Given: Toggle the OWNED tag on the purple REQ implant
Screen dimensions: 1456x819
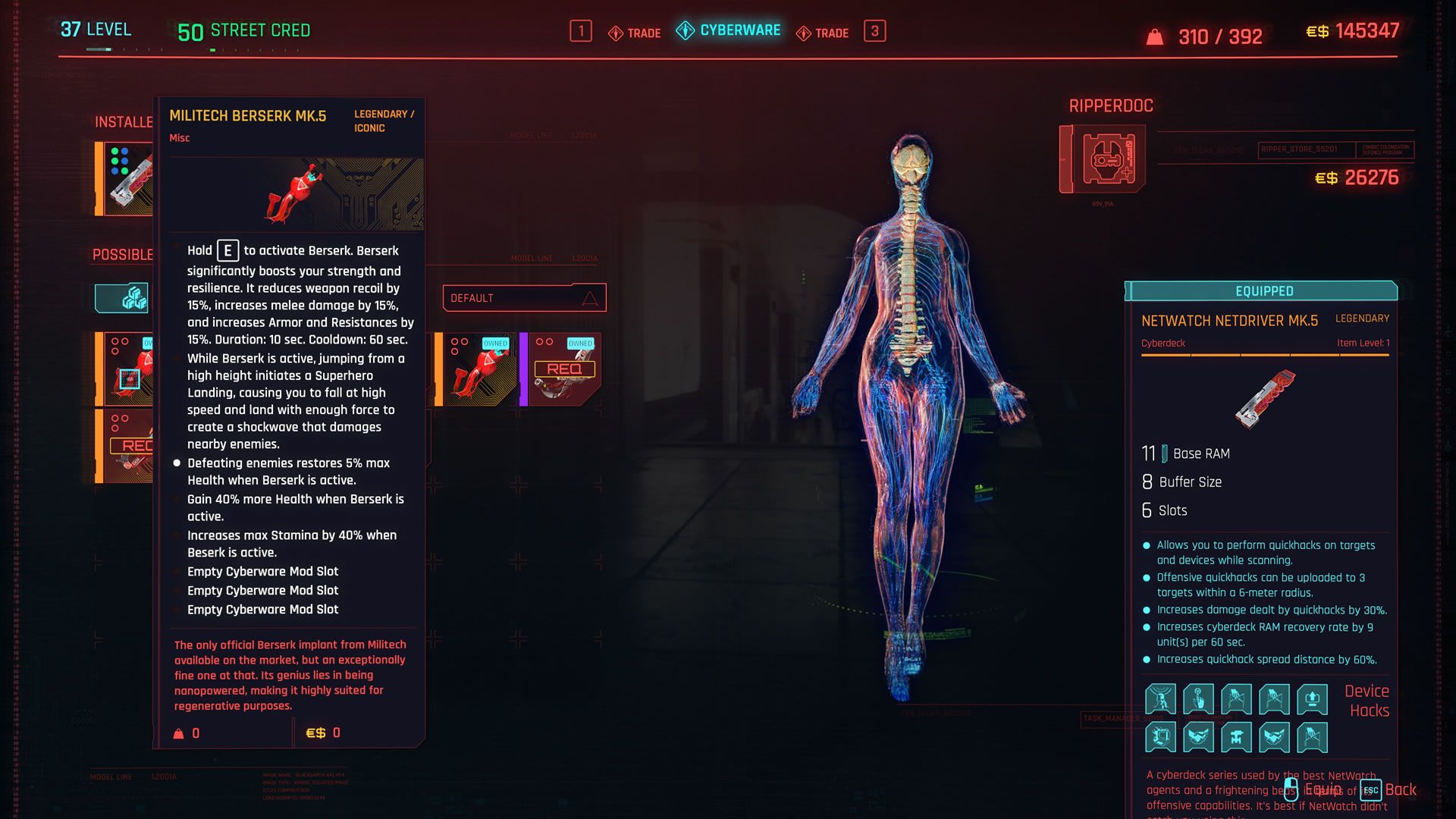Looking at the screenshot, I should [581, 343].
